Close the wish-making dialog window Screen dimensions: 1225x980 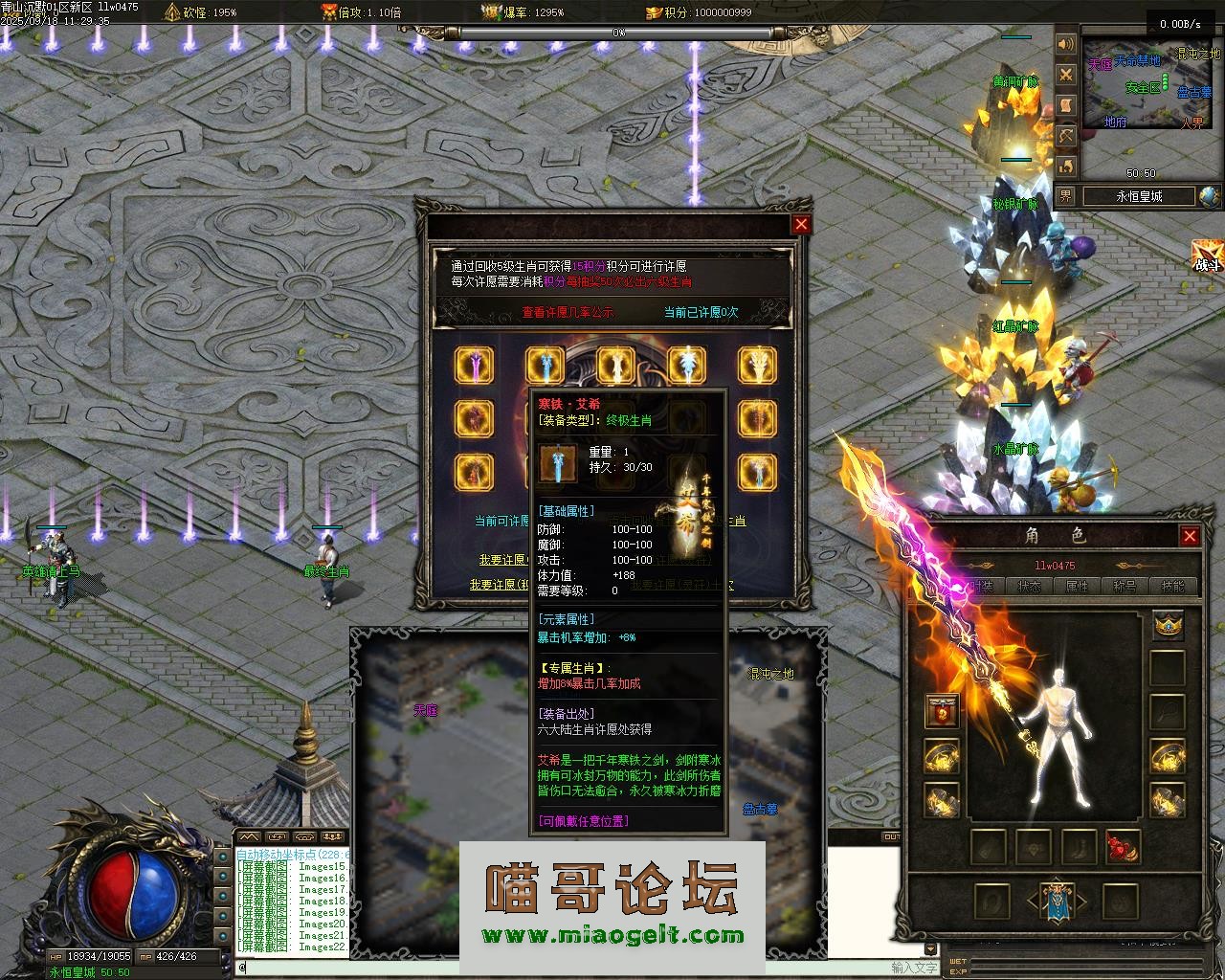(802, 224)
